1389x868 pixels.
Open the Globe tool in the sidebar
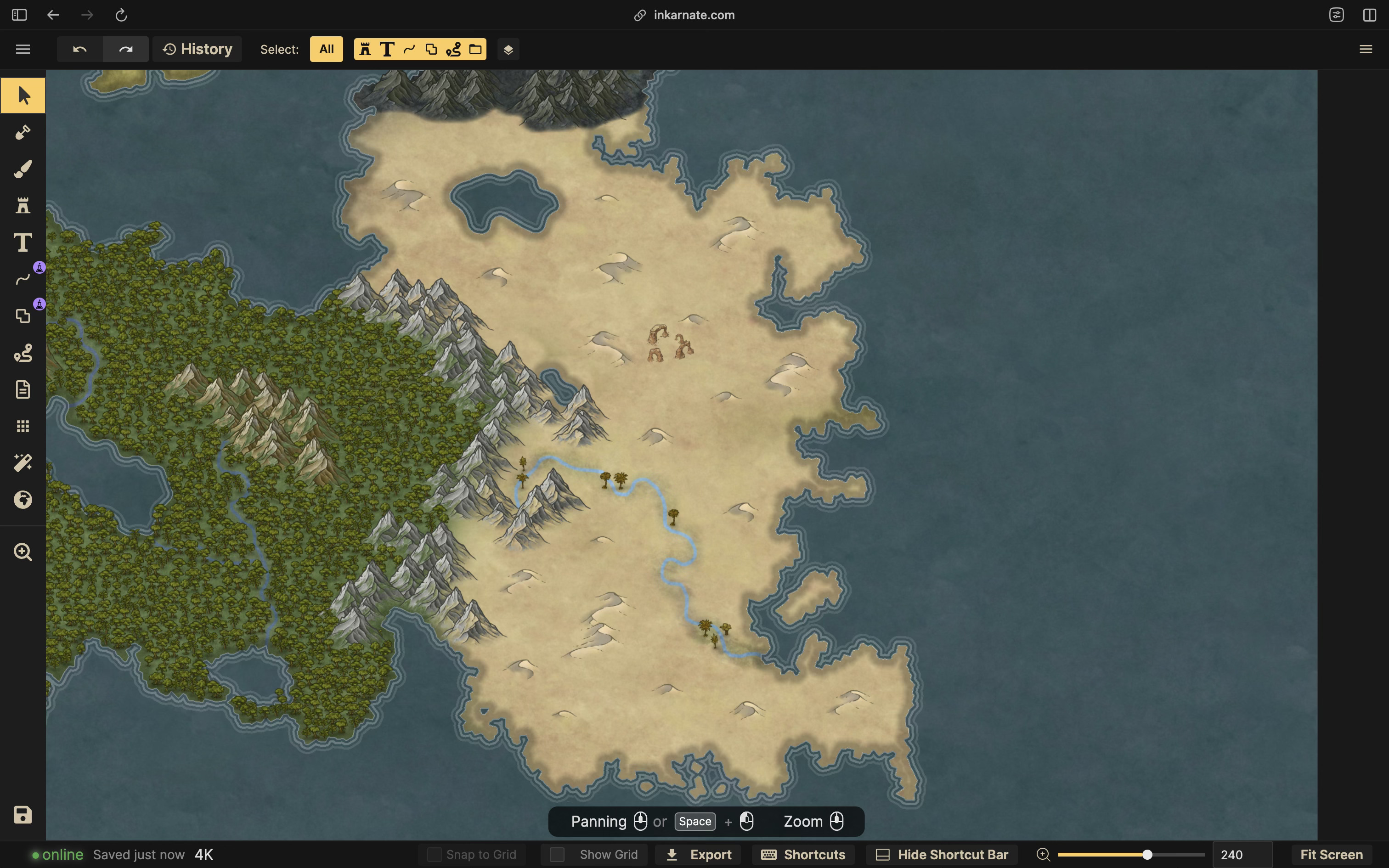23,499
